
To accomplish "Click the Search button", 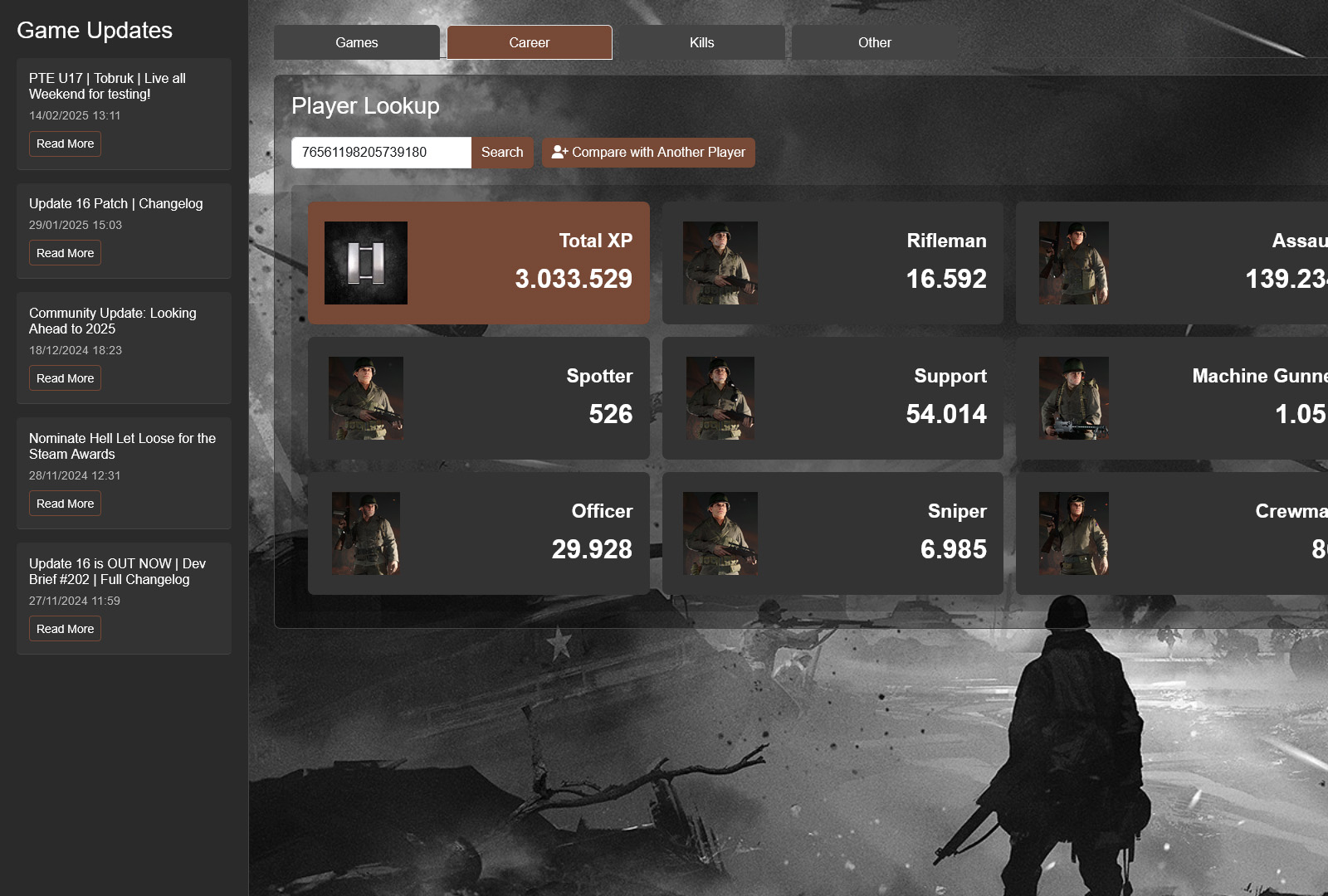I will click(x=502, y=153).
